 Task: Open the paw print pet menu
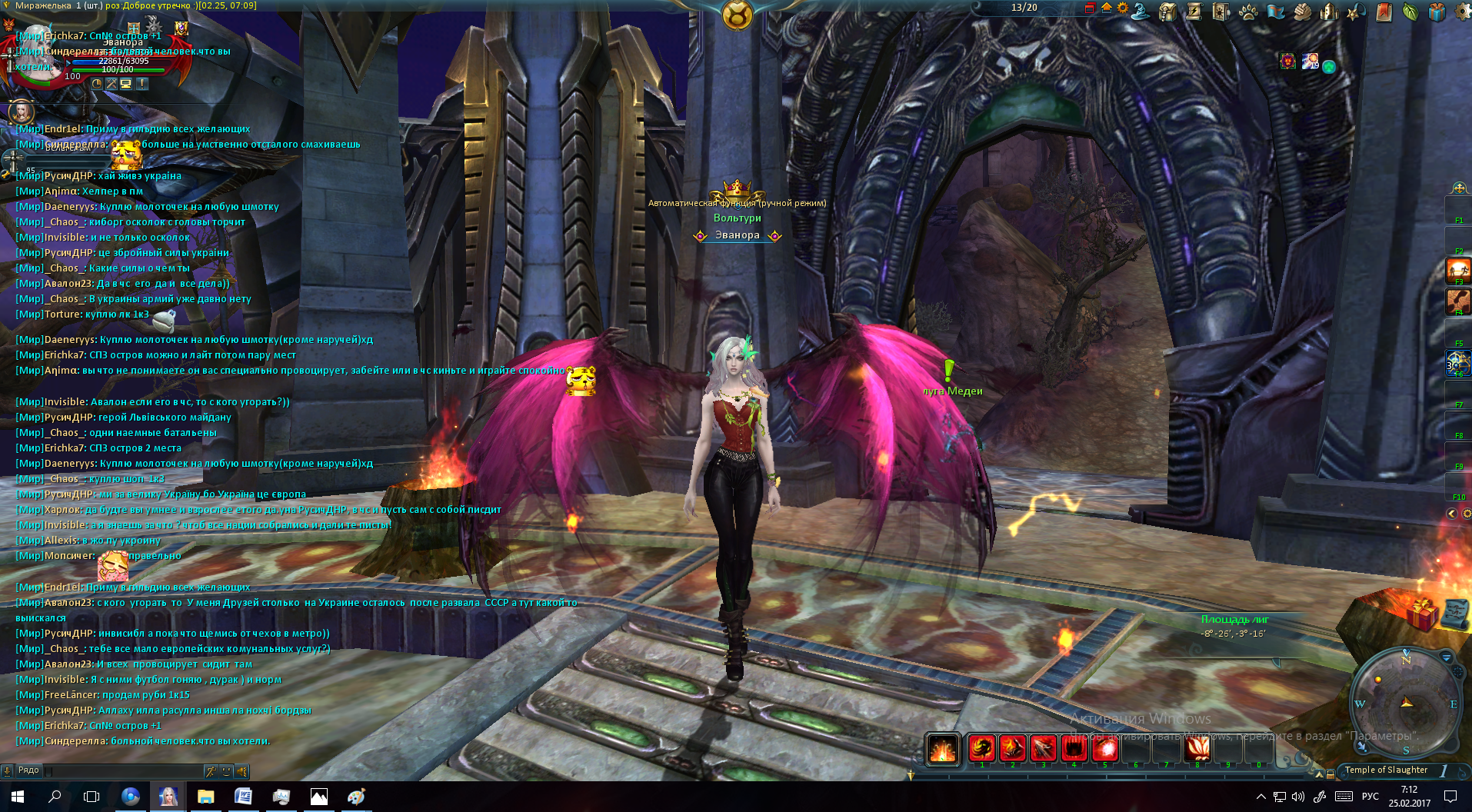(x=1247, y=12)
